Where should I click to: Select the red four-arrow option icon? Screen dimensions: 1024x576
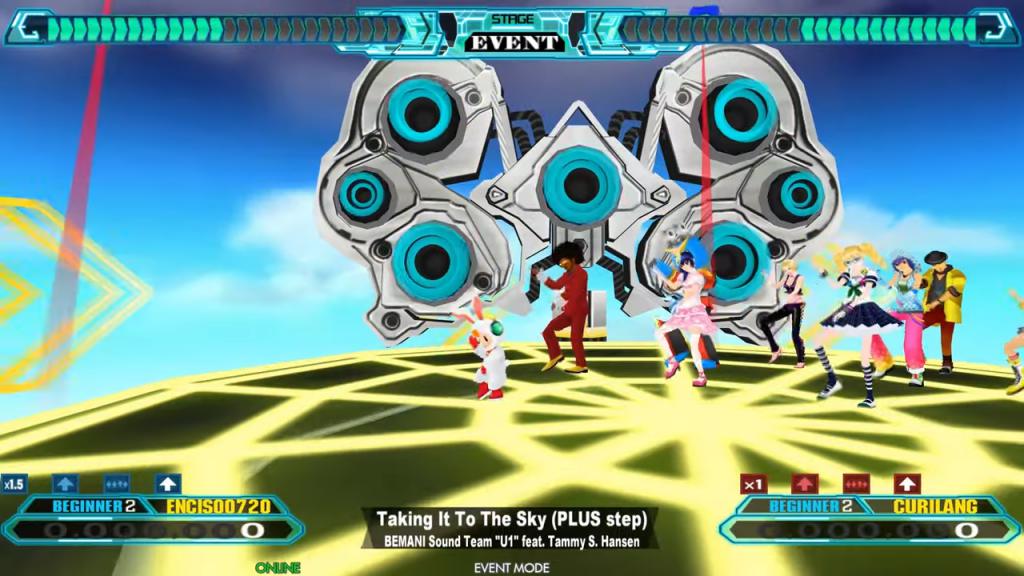[x=856, y=484]
